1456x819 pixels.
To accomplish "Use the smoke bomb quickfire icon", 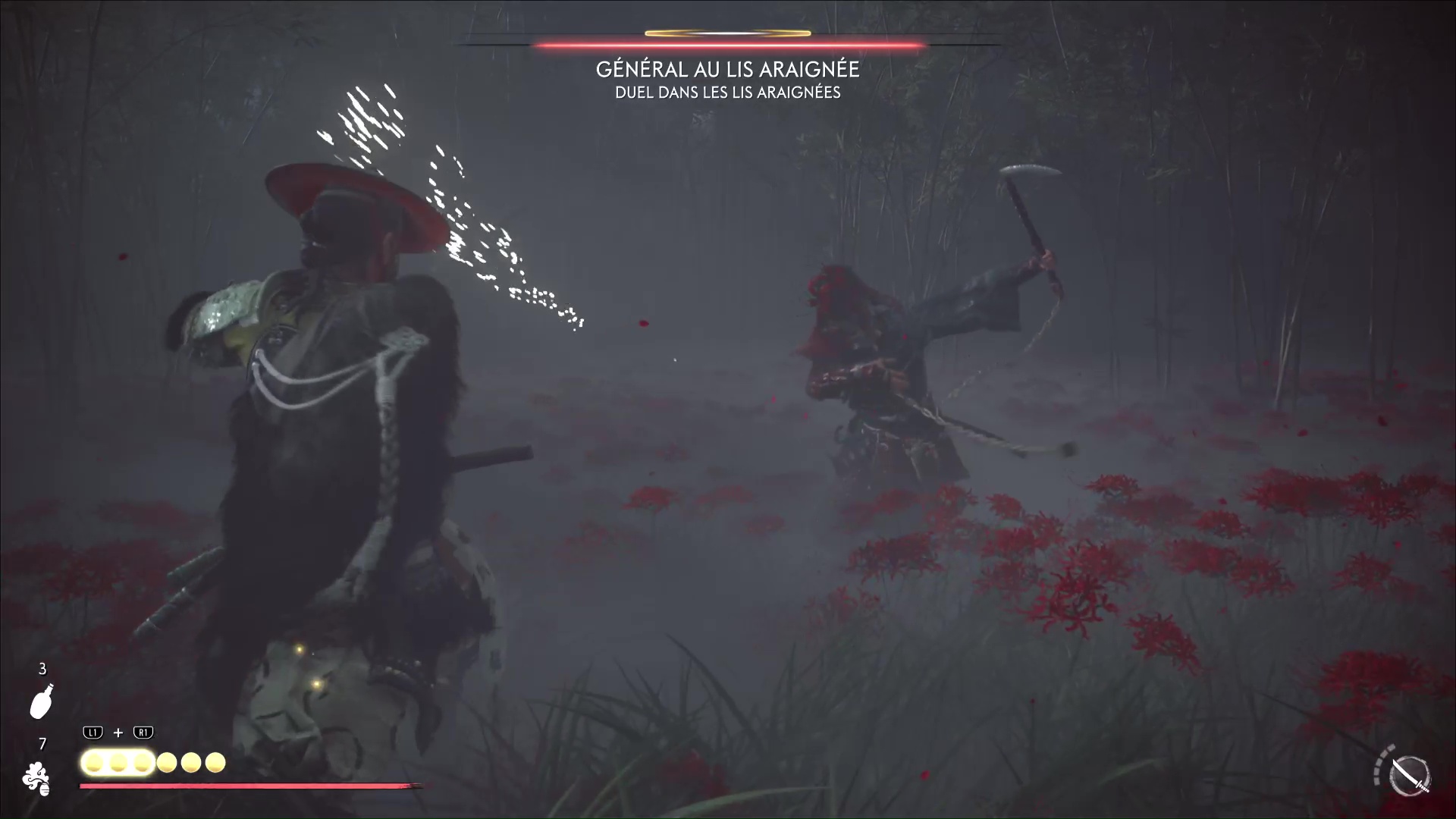I will [36, 779].
